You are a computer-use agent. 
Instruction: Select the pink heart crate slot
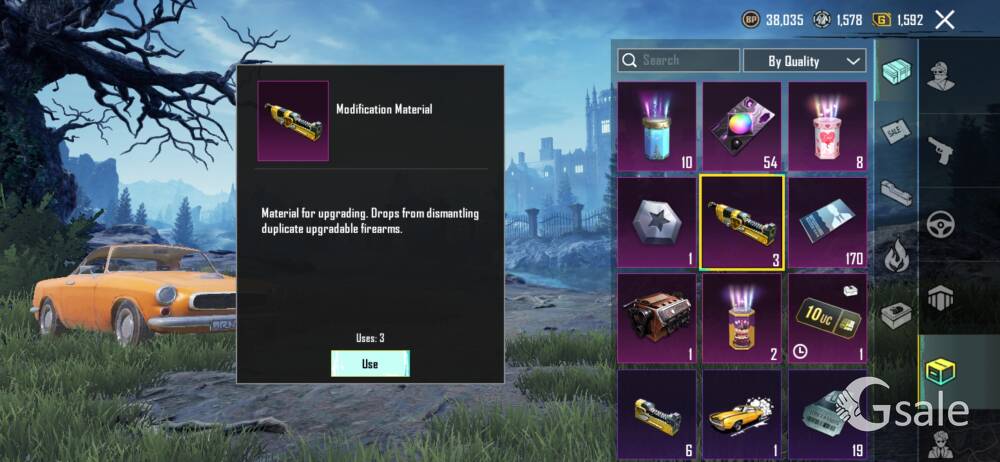tap(827, 126)
